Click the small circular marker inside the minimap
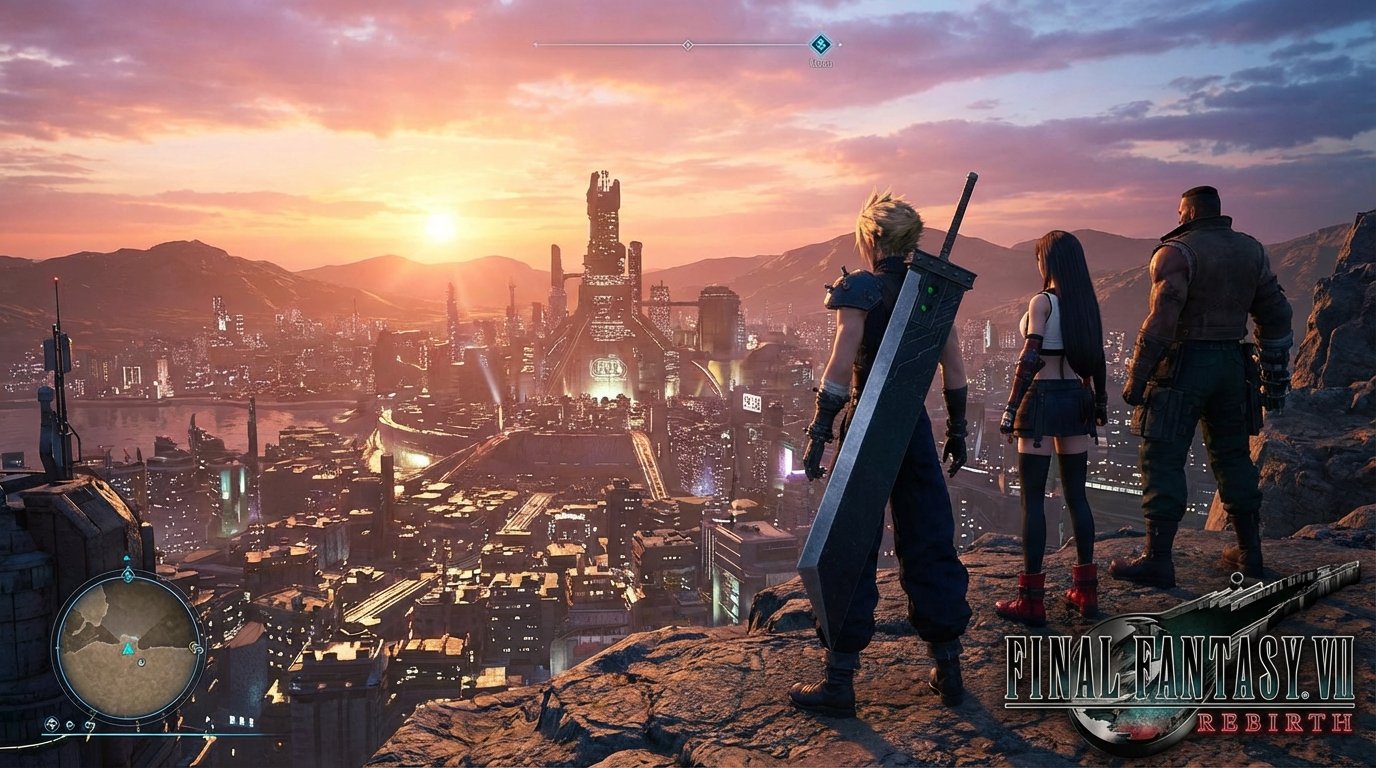1376x768 pixels. tap(141, 661)
